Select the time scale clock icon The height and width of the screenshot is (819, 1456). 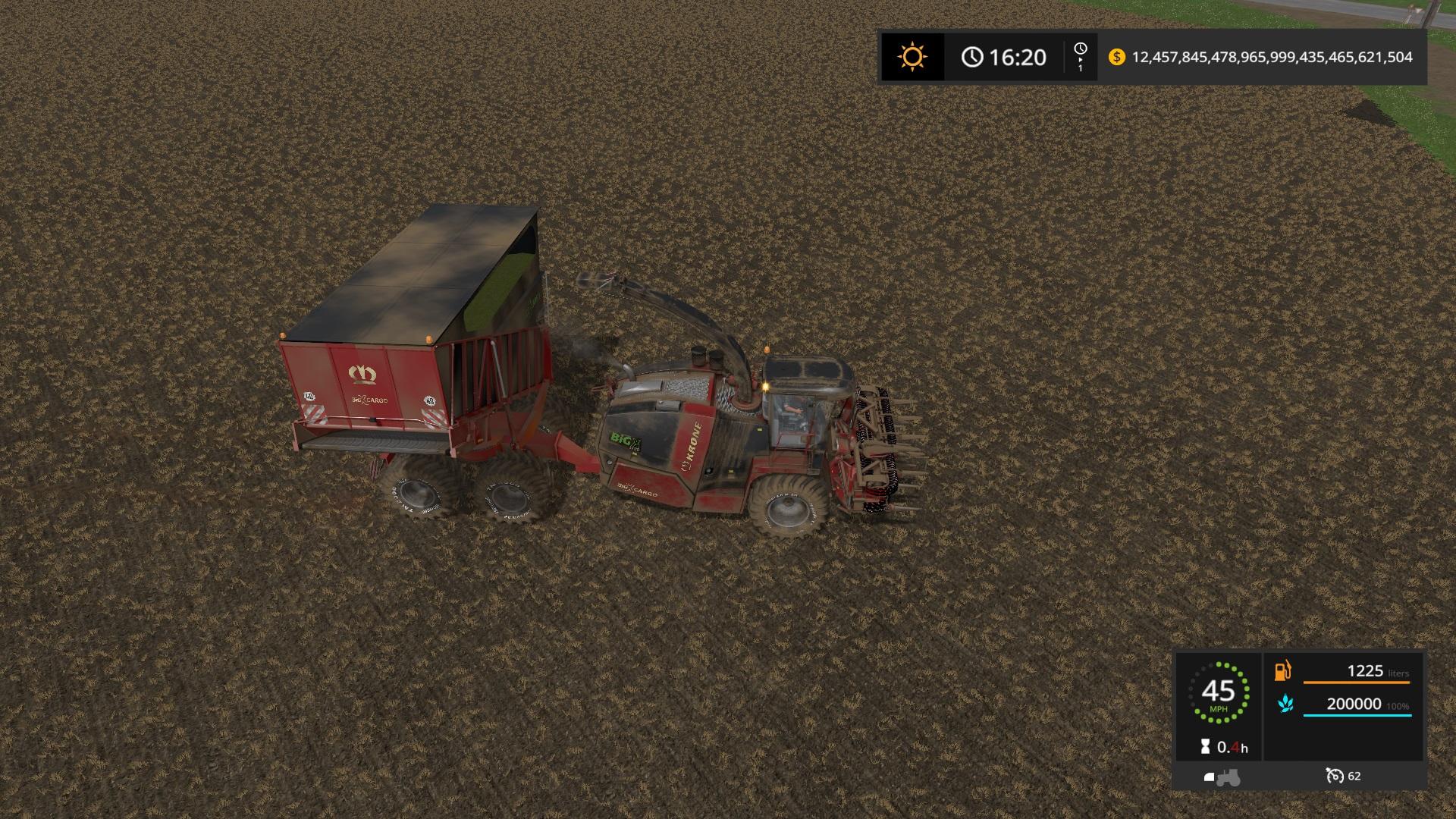(1081, 49)
